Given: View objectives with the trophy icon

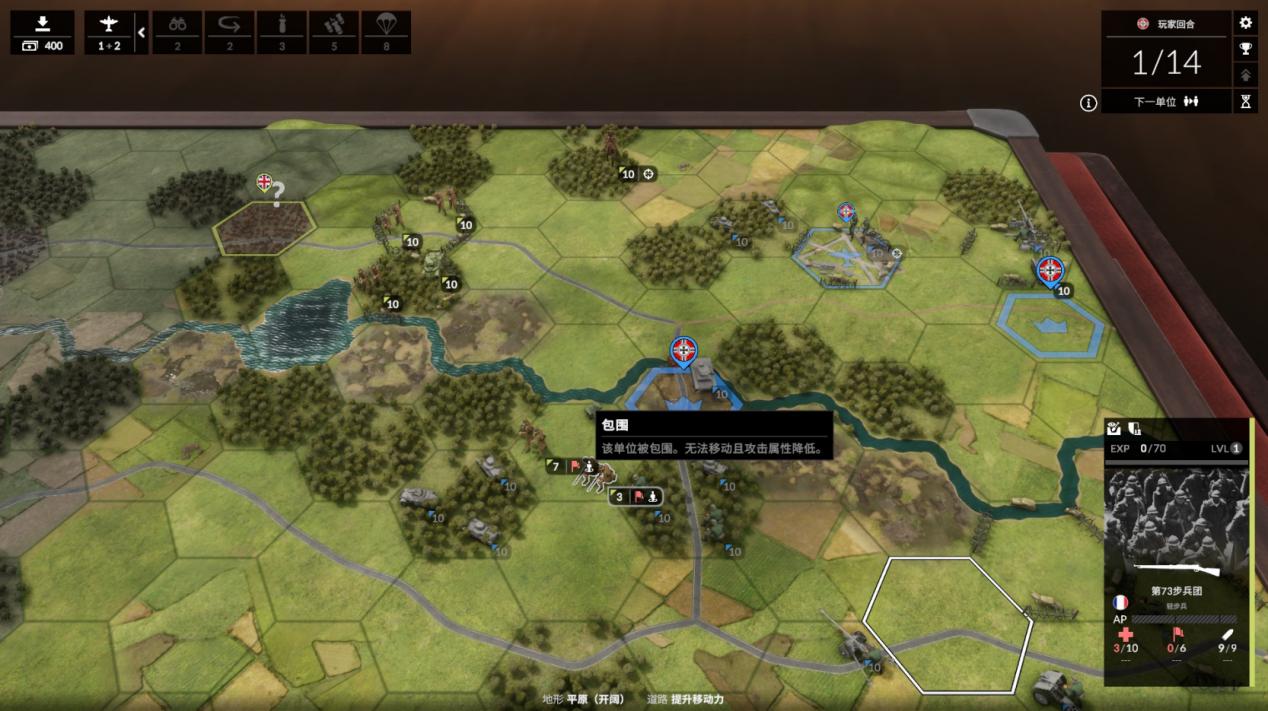Looking at the screenshot, I should tap(1245, 49).
